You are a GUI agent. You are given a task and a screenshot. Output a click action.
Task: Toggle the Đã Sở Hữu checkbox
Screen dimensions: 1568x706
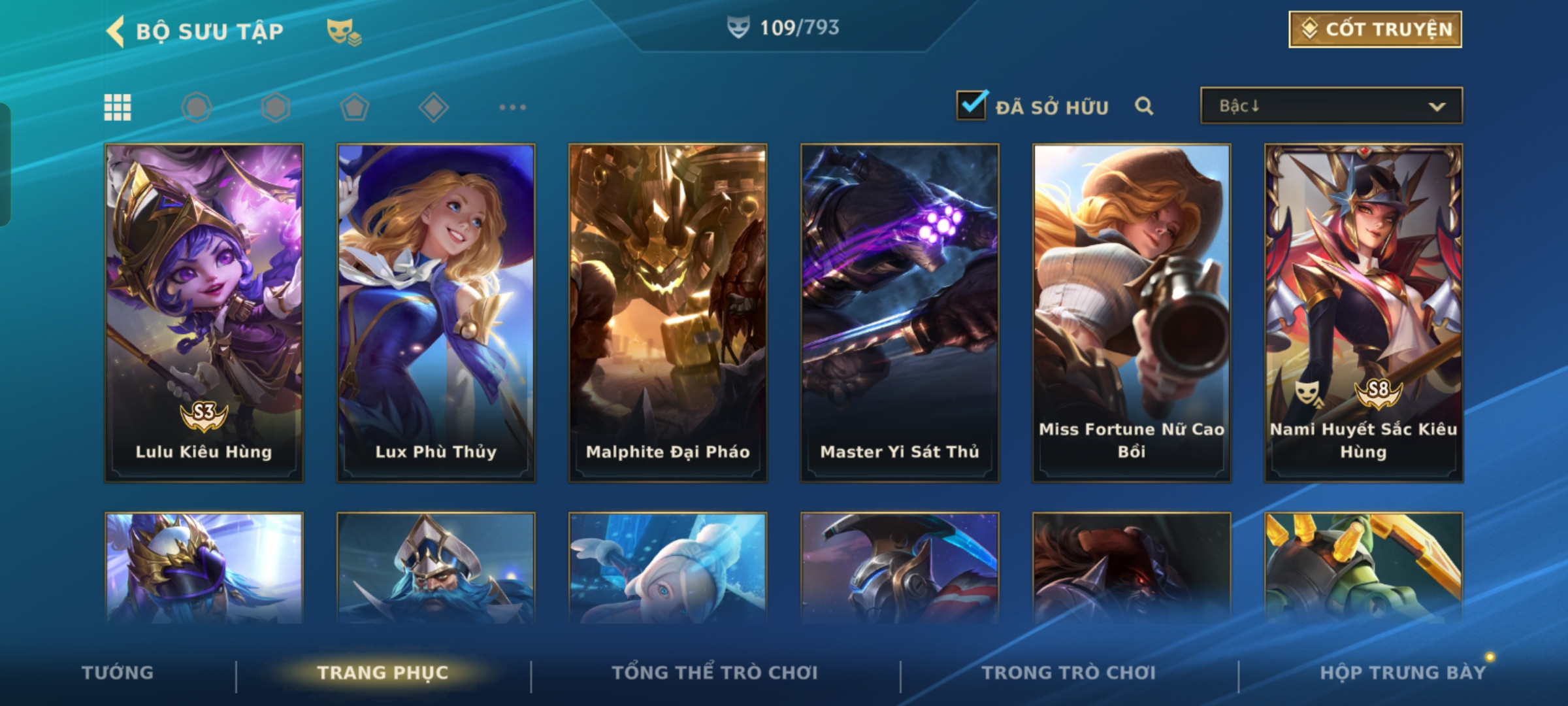click(x=971, y=106)
